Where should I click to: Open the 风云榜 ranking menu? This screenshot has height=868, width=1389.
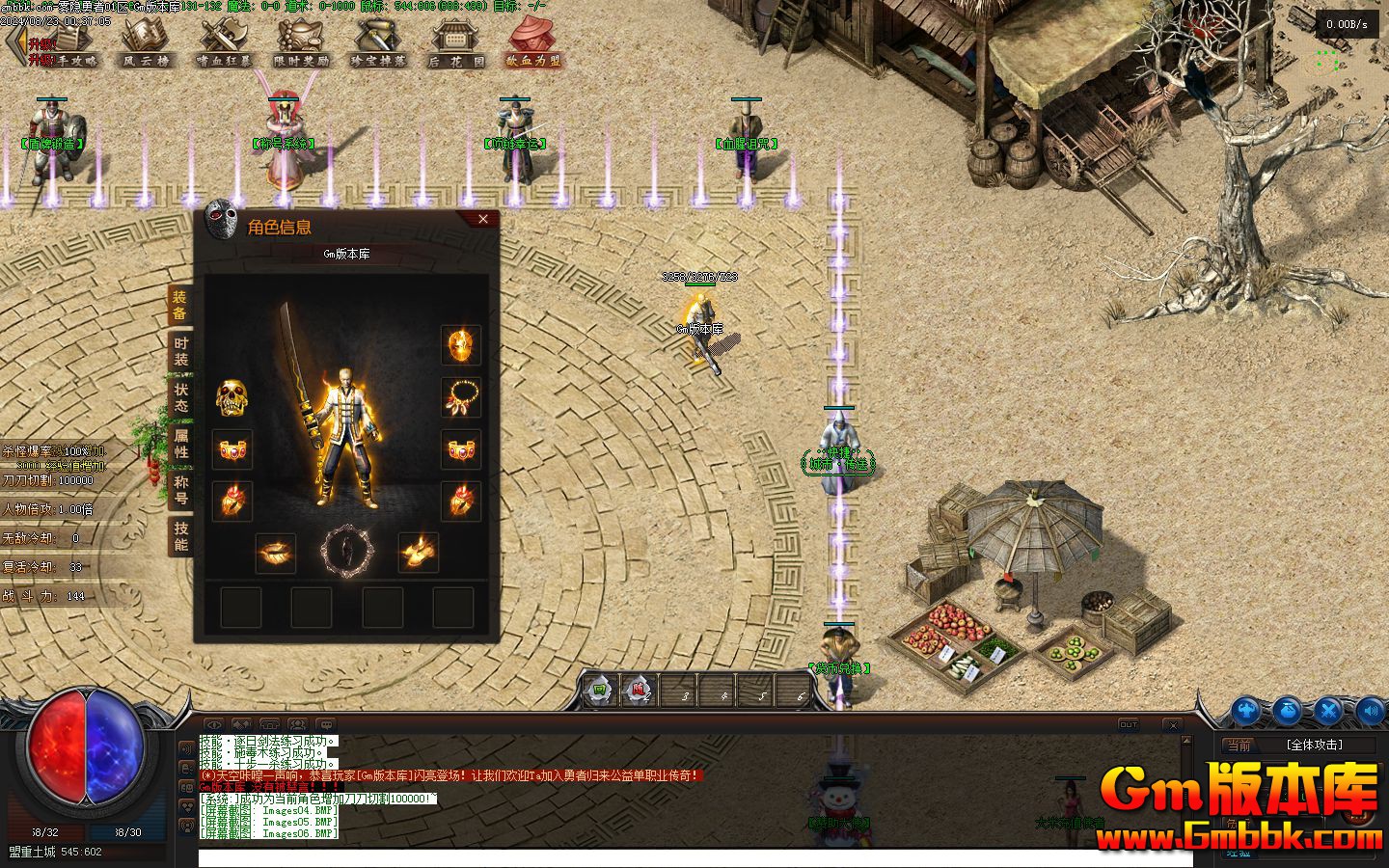click(x=146, y=42)
